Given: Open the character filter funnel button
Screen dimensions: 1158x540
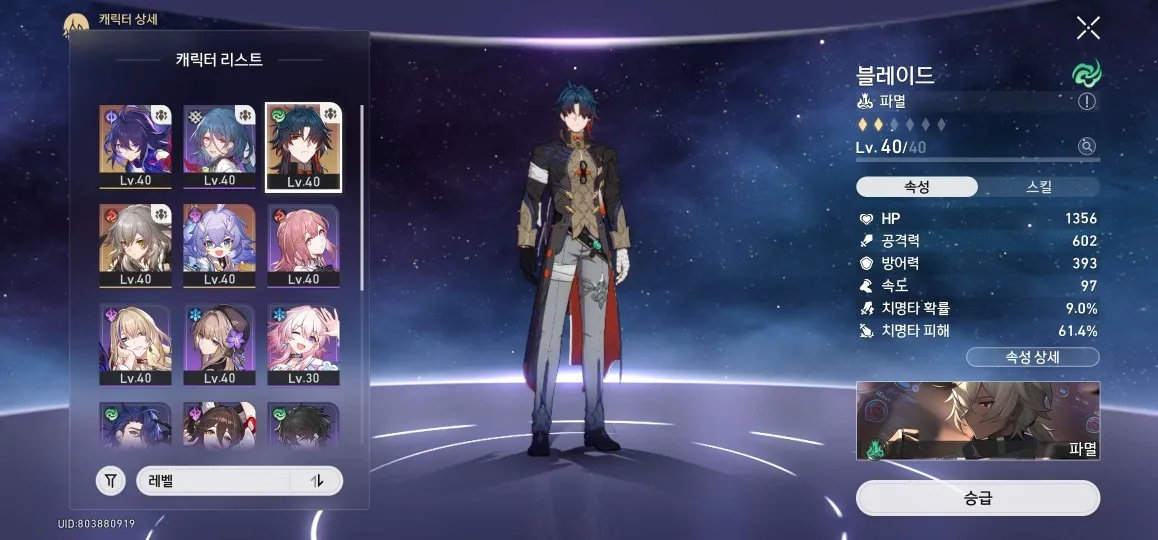Looking at the screenshot, I should coord(111,481).
